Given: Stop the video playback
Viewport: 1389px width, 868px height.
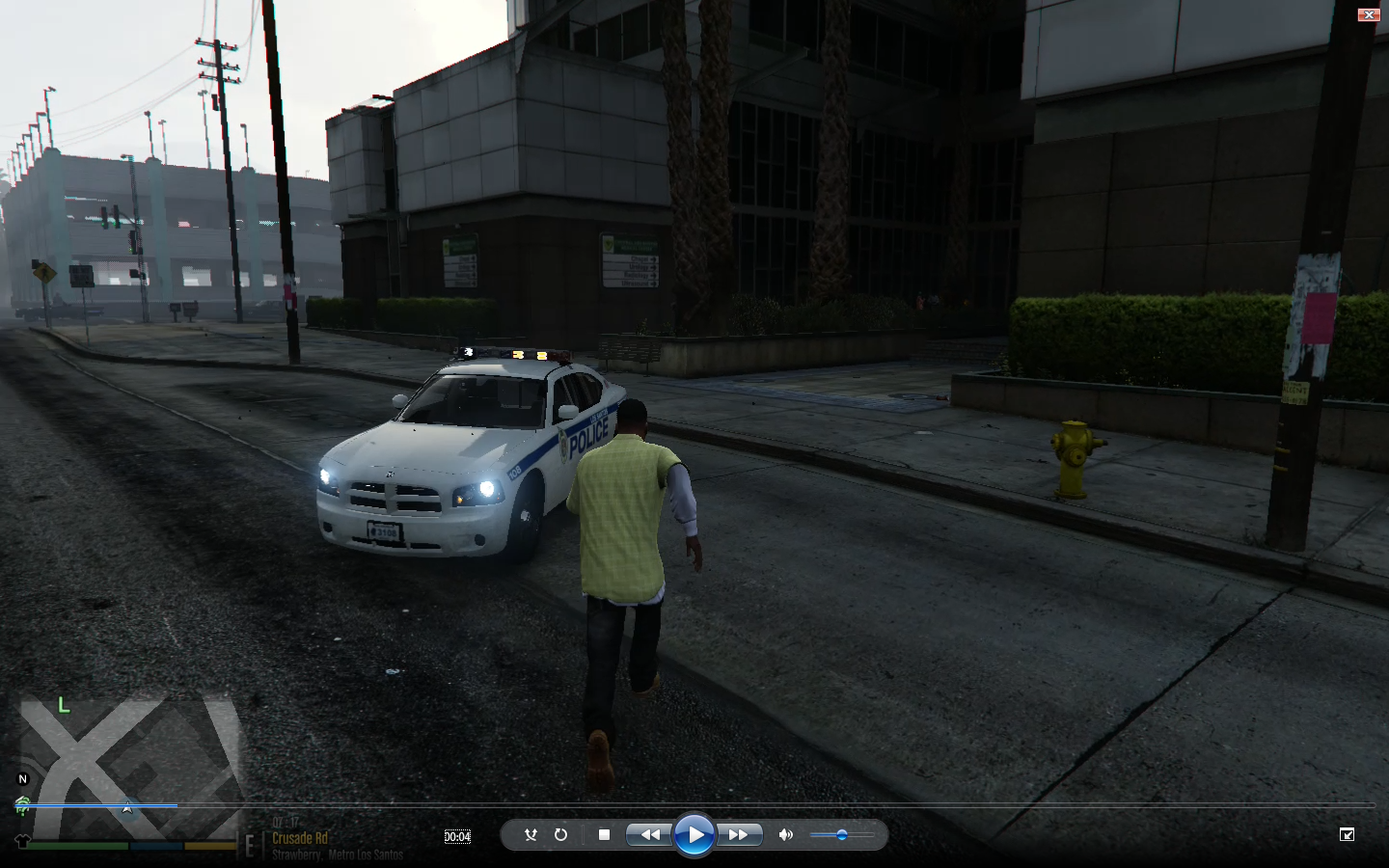Looking at the screenshot, I should click(x=604, y=835).
